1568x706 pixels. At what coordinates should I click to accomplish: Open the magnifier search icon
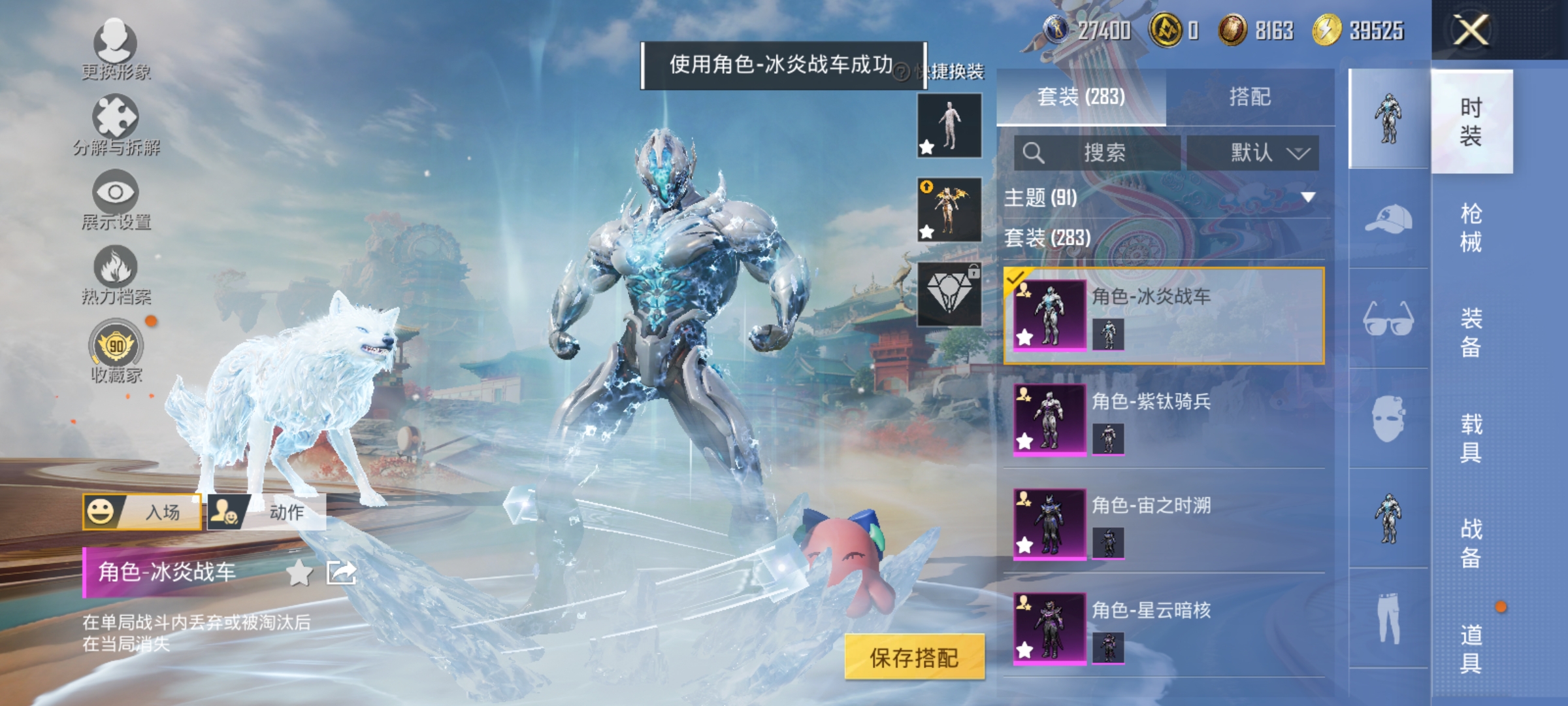(1032, 152)
